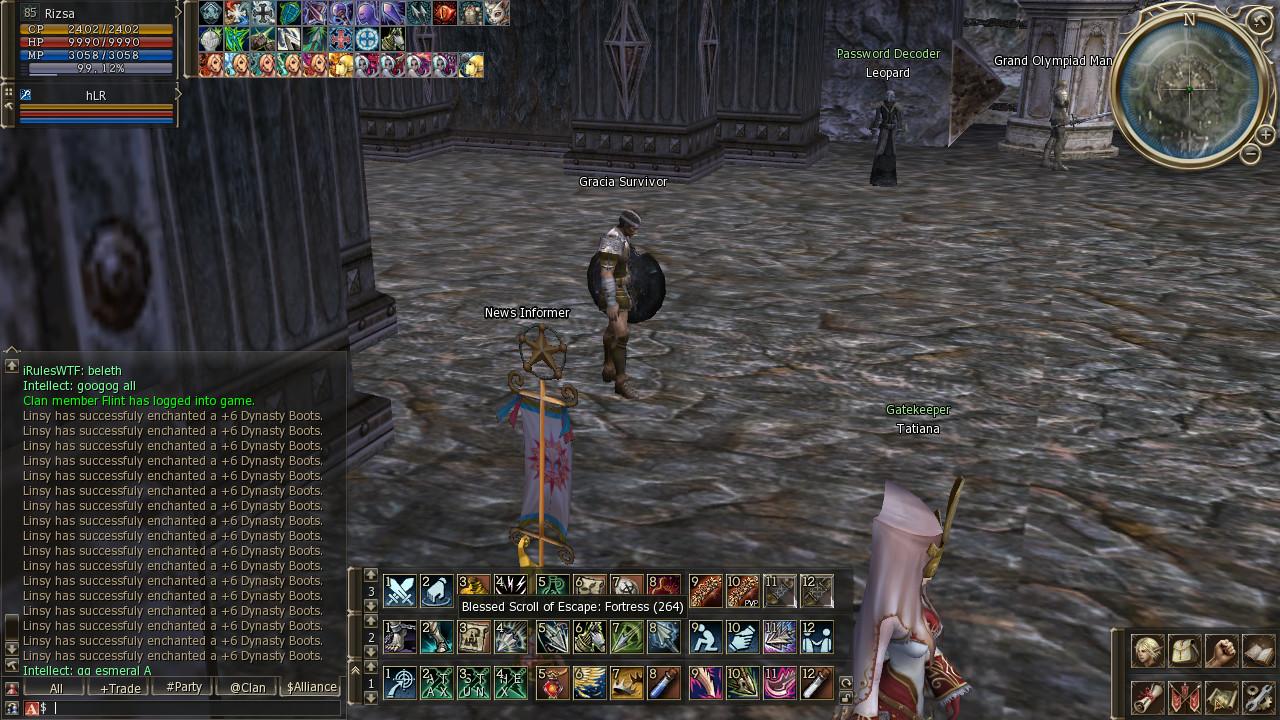Open the actions fist icon
Viewport: 1280px width, 720px height.
point(1221,651)
